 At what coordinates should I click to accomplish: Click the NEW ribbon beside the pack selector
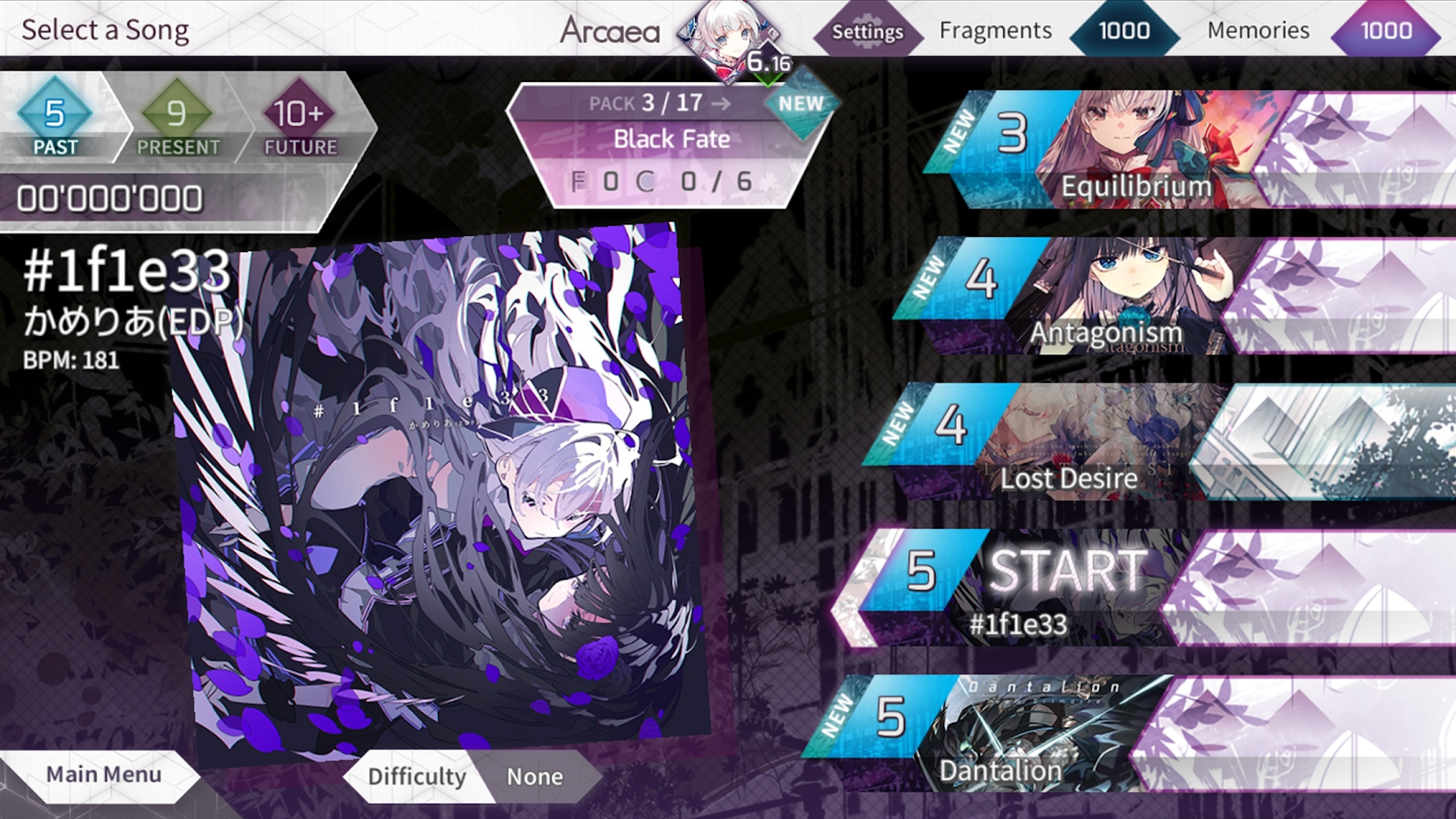tap(799, 102)
